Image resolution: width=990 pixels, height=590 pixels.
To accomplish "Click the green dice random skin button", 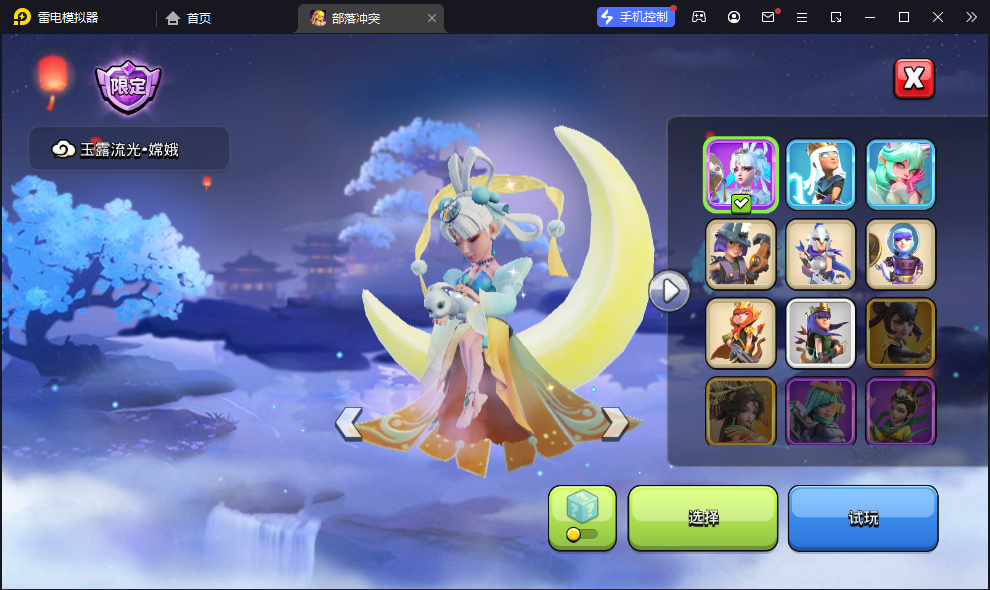I will click(x=582, y=518).
